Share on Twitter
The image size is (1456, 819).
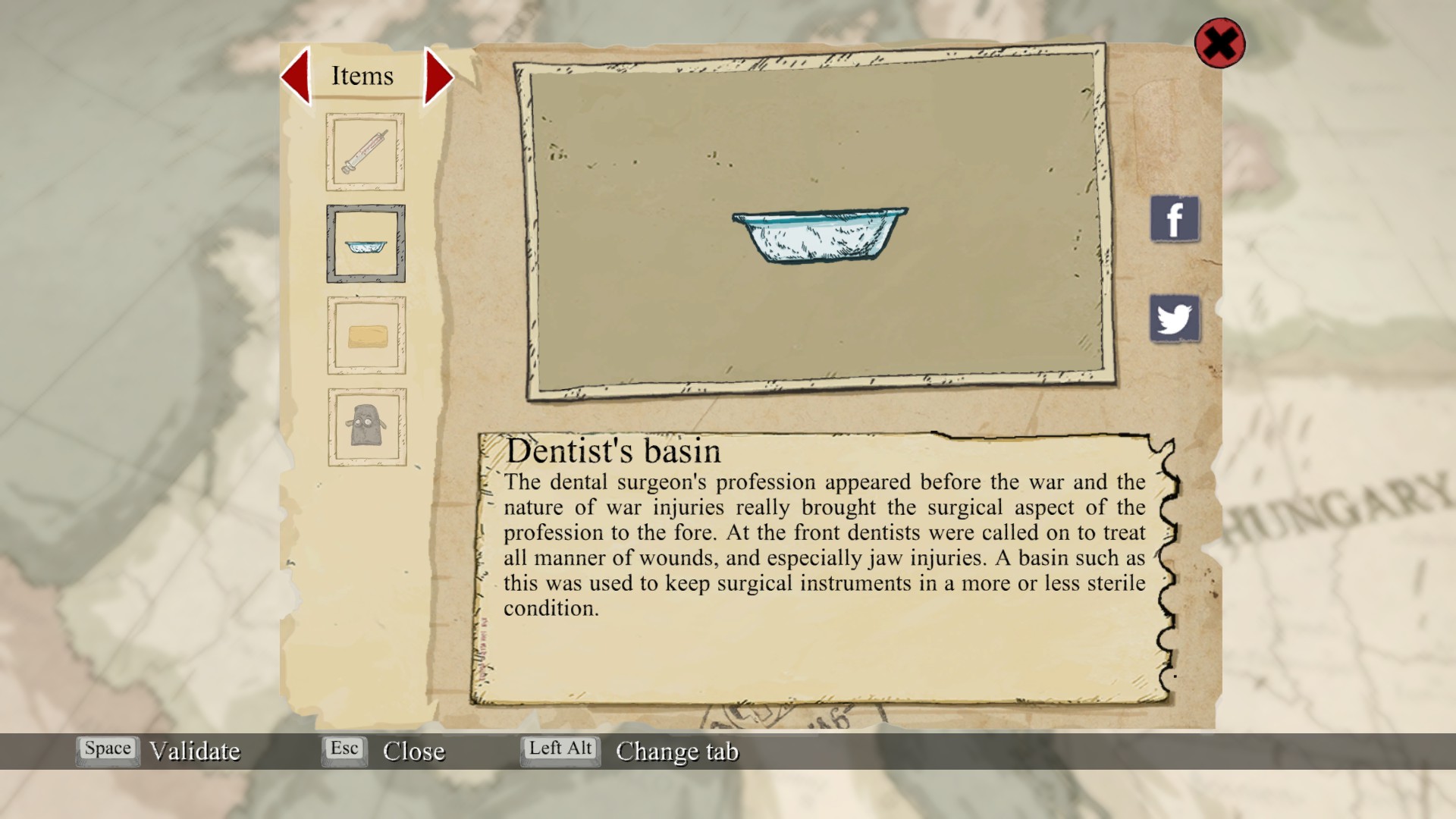1174,318
